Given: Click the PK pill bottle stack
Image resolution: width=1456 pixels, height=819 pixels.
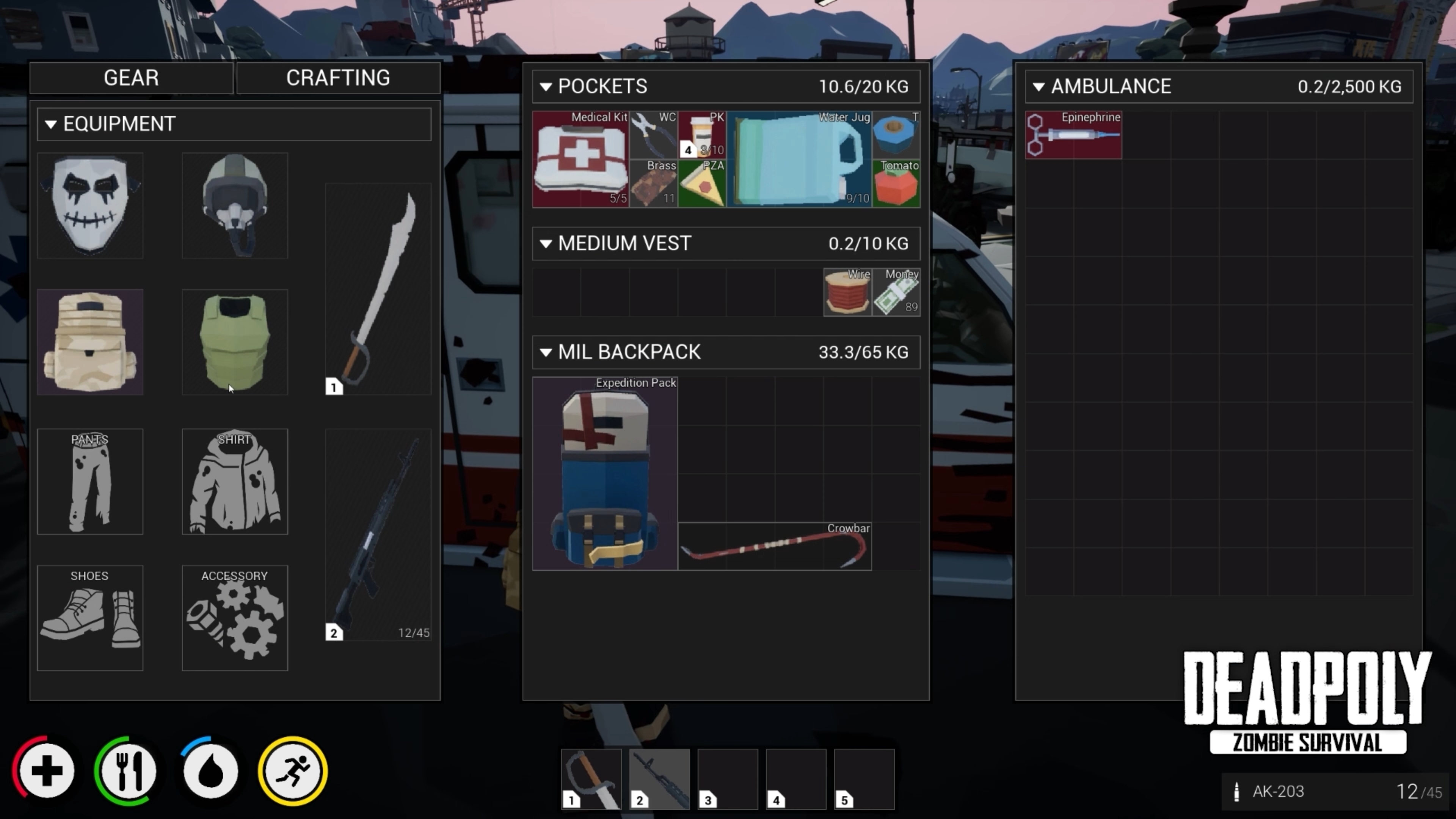Looking at the screenshot, I should tap(702, 135).
